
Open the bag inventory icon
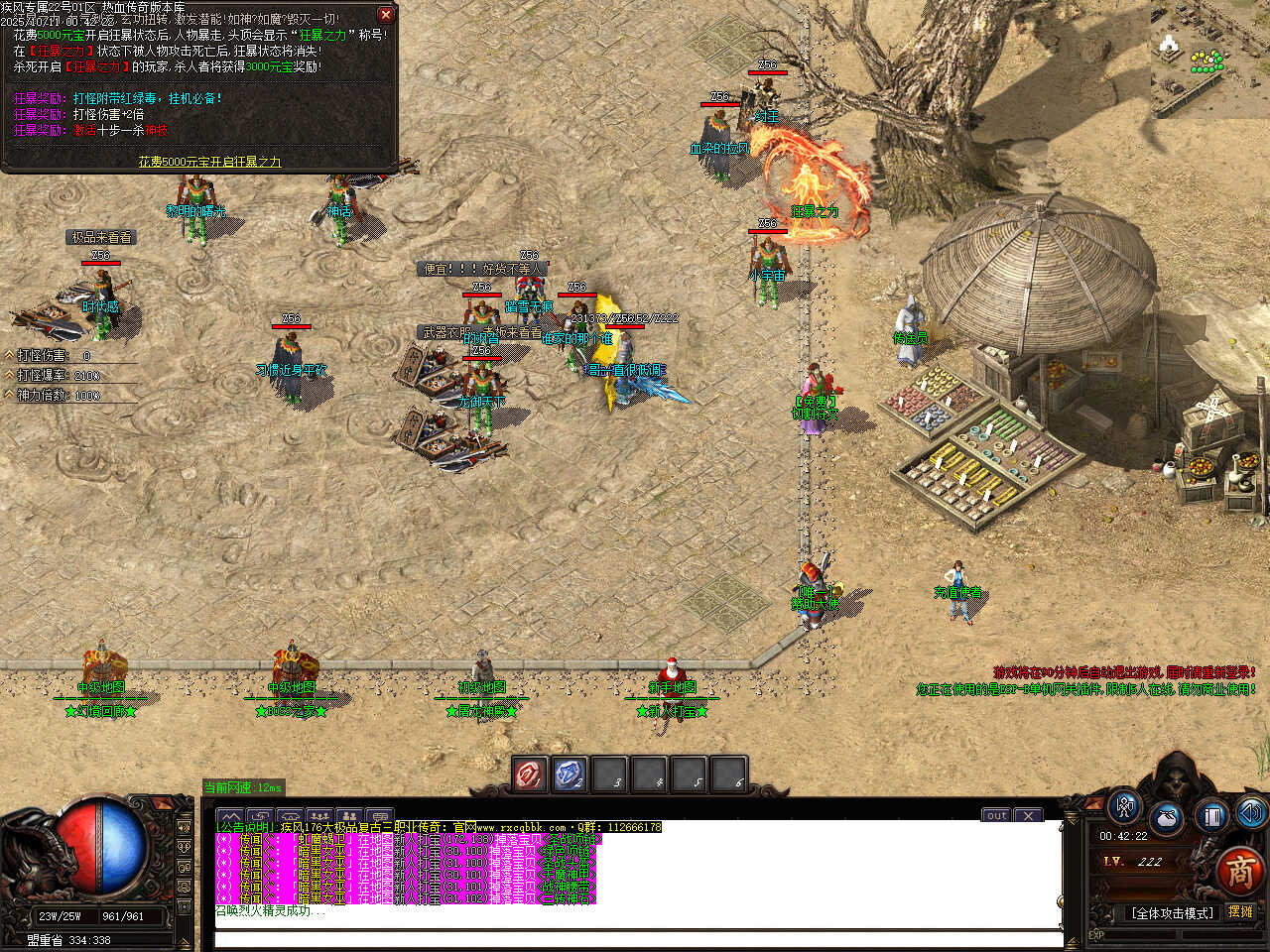(1167, 819)
